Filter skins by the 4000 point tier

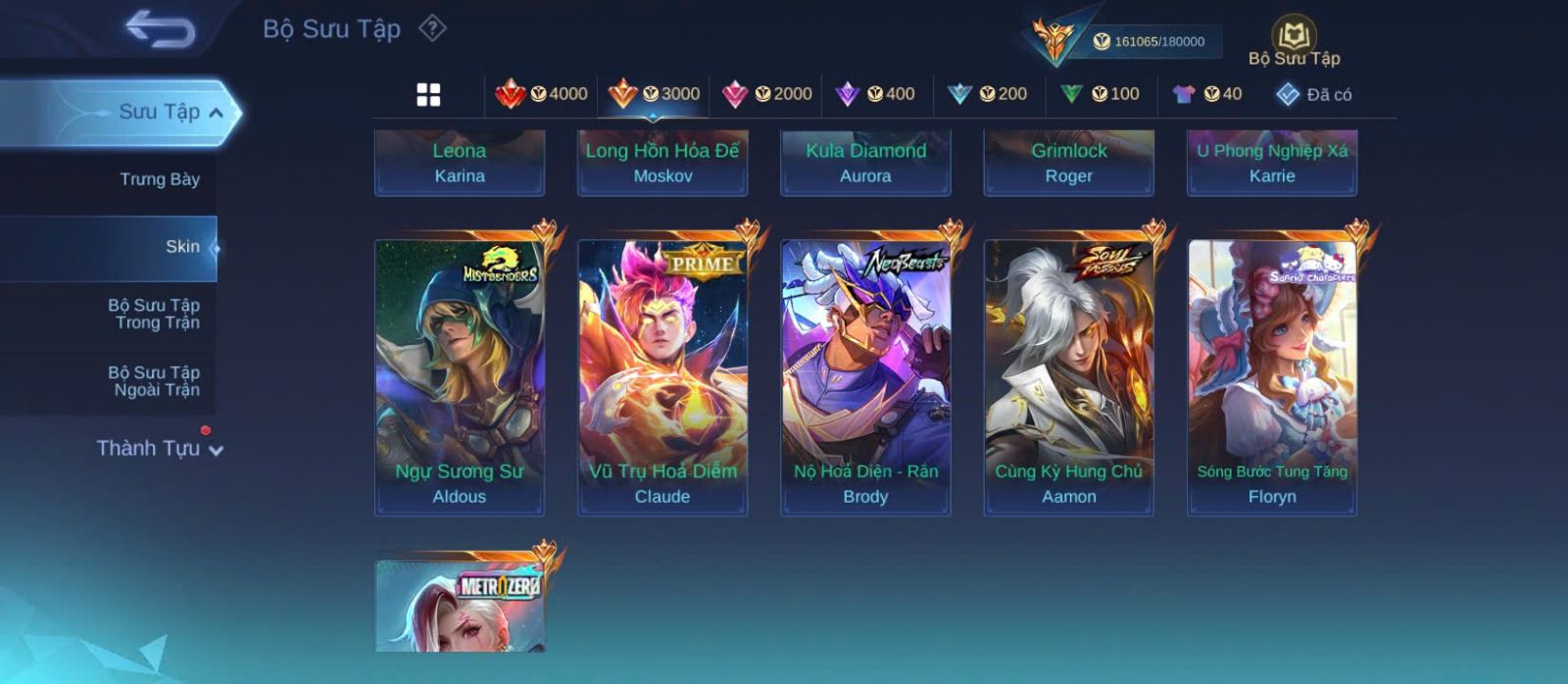click(x=542, y=94)
